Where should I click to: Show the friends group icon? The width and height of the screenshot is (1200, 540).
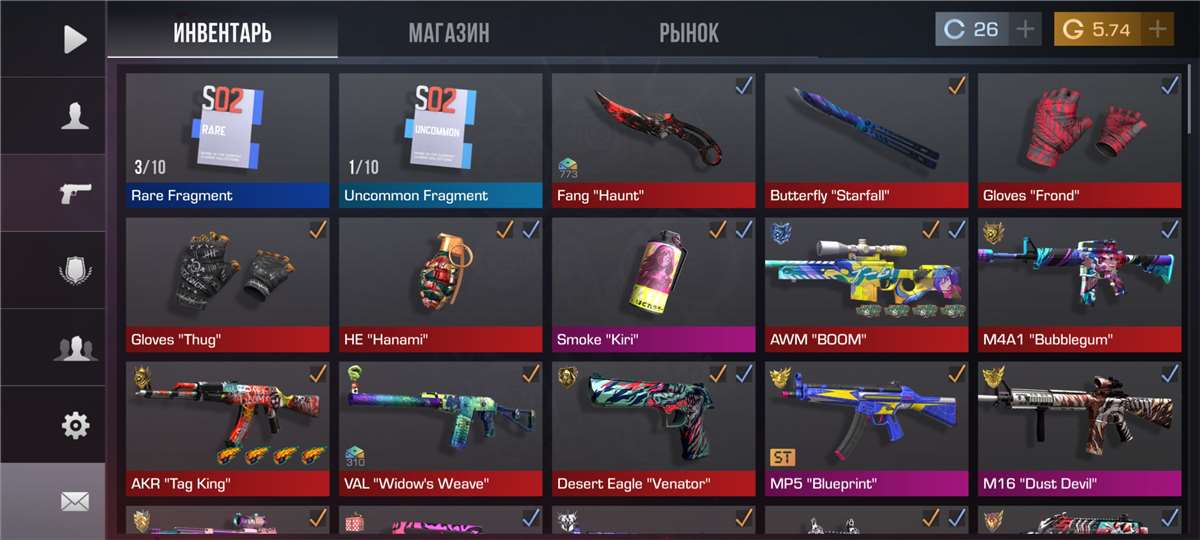[x=75, y=348]
